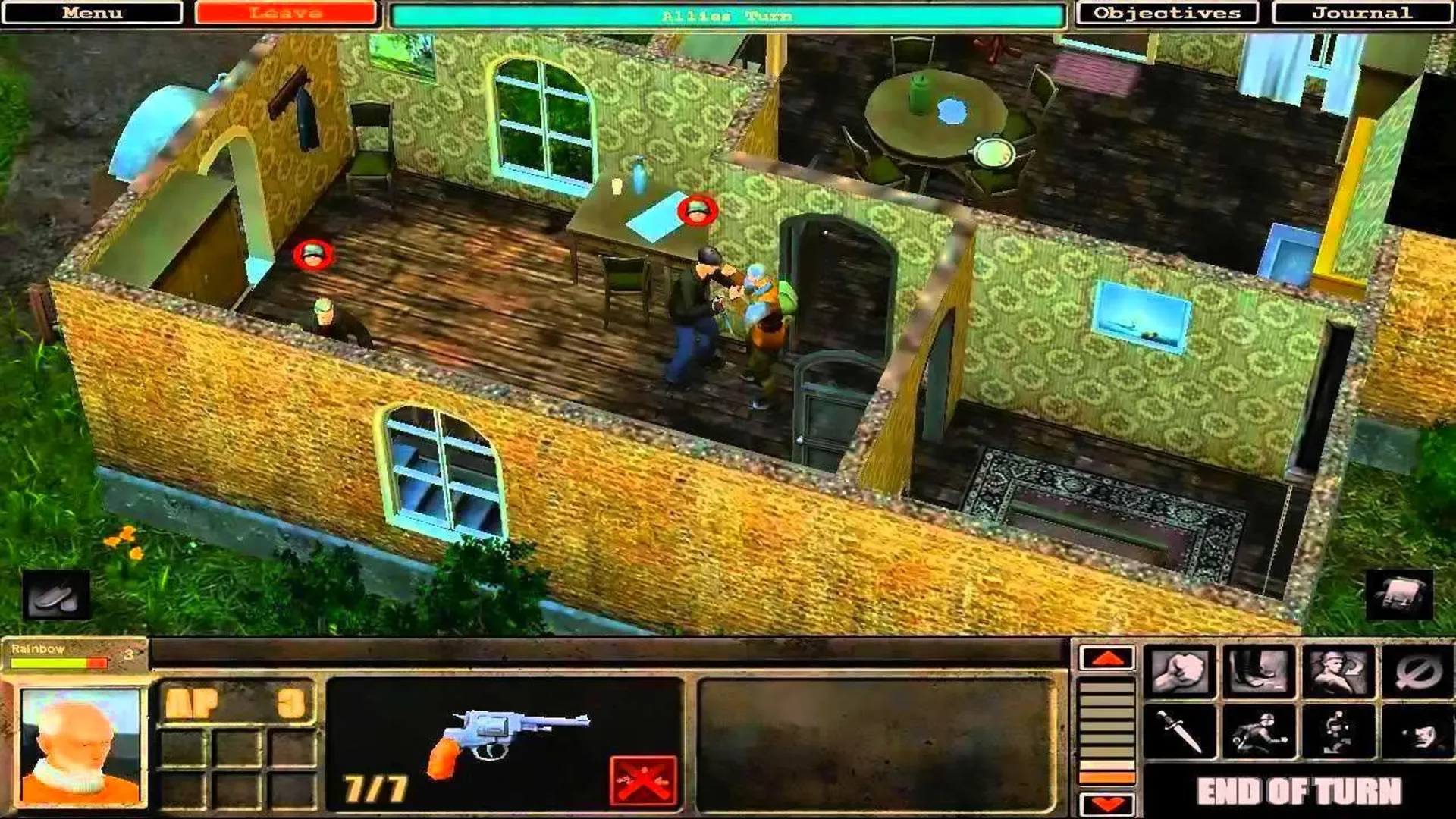Open the Menu from the top bar
Image resolution: width=1456 pixels, height=819 pixels.
point(91,12)
